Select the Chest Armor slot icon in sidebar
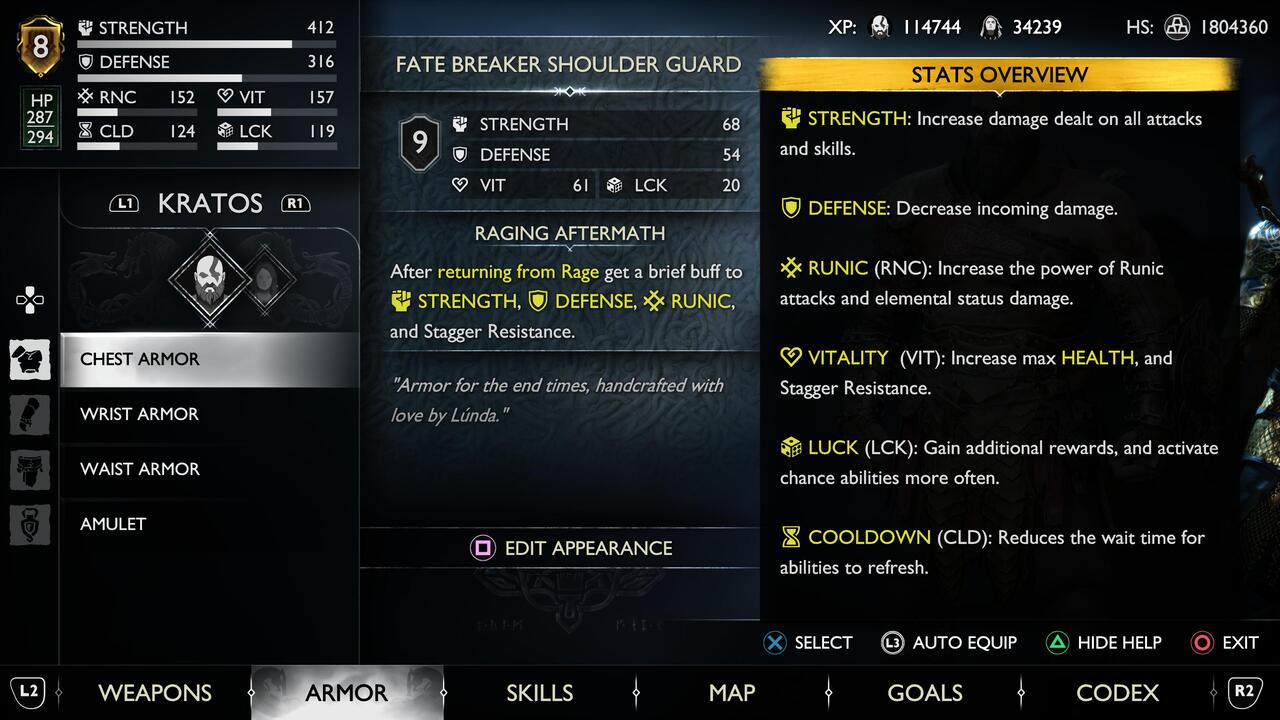 (x=30, y=360)
